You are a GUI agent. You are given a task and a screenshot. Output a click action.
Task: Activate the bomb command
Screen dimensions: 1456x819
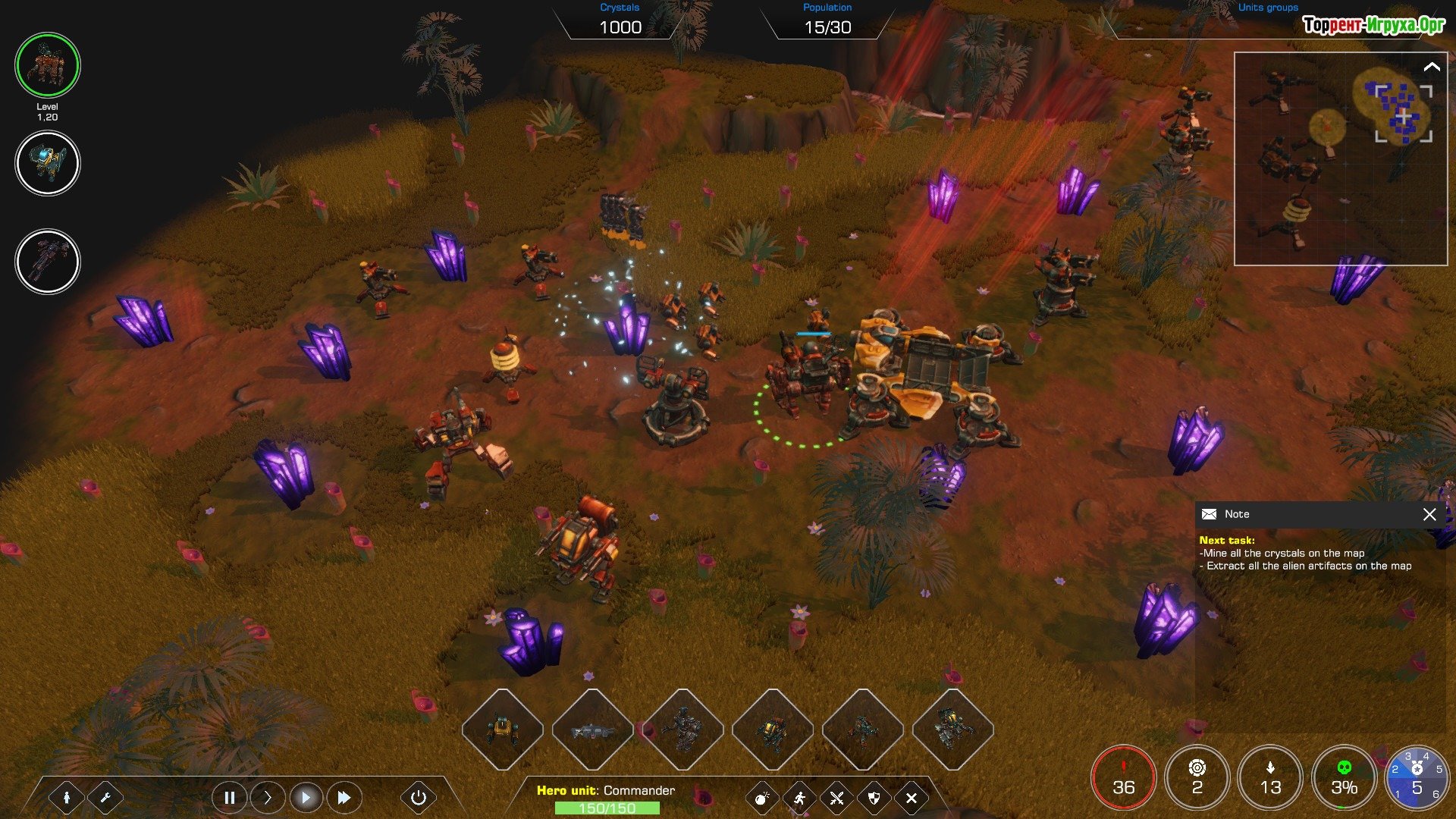point(761,798)
